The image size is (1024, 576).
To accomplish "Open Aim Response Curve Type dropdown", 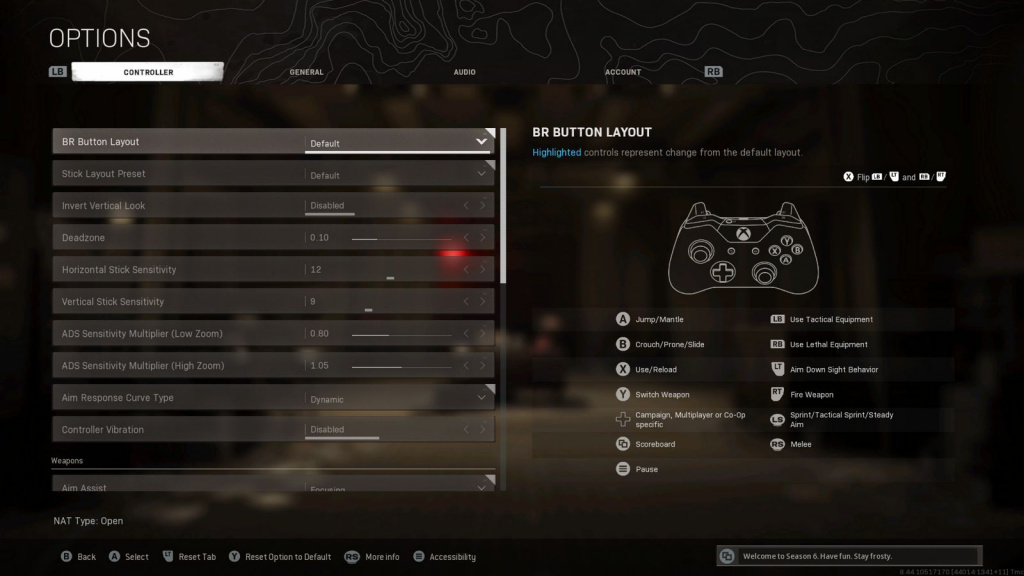I will (398, 398).
